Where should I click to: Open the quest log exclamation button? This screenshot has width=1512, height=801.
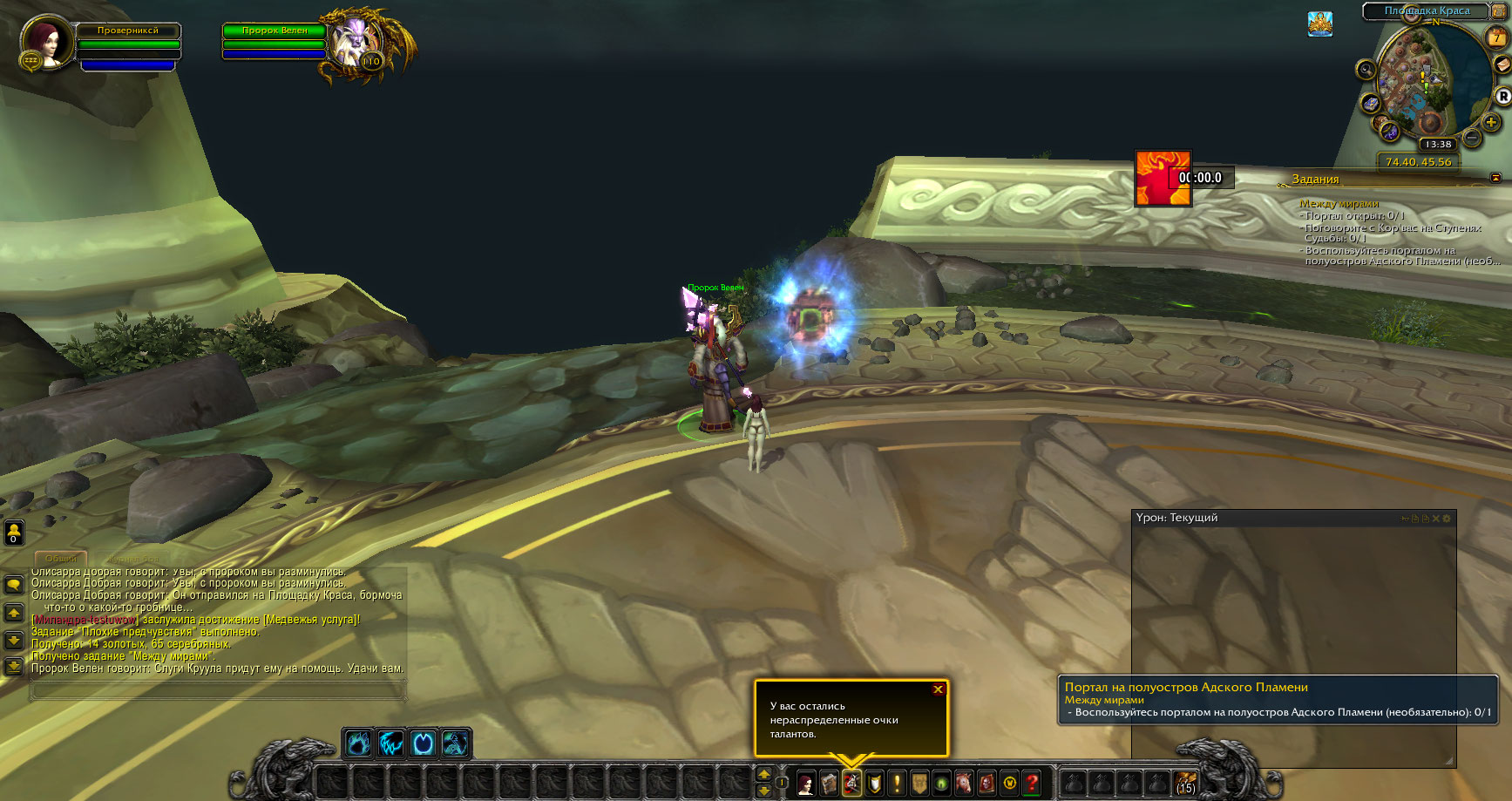pyautogui.click(x=897, y=784)
